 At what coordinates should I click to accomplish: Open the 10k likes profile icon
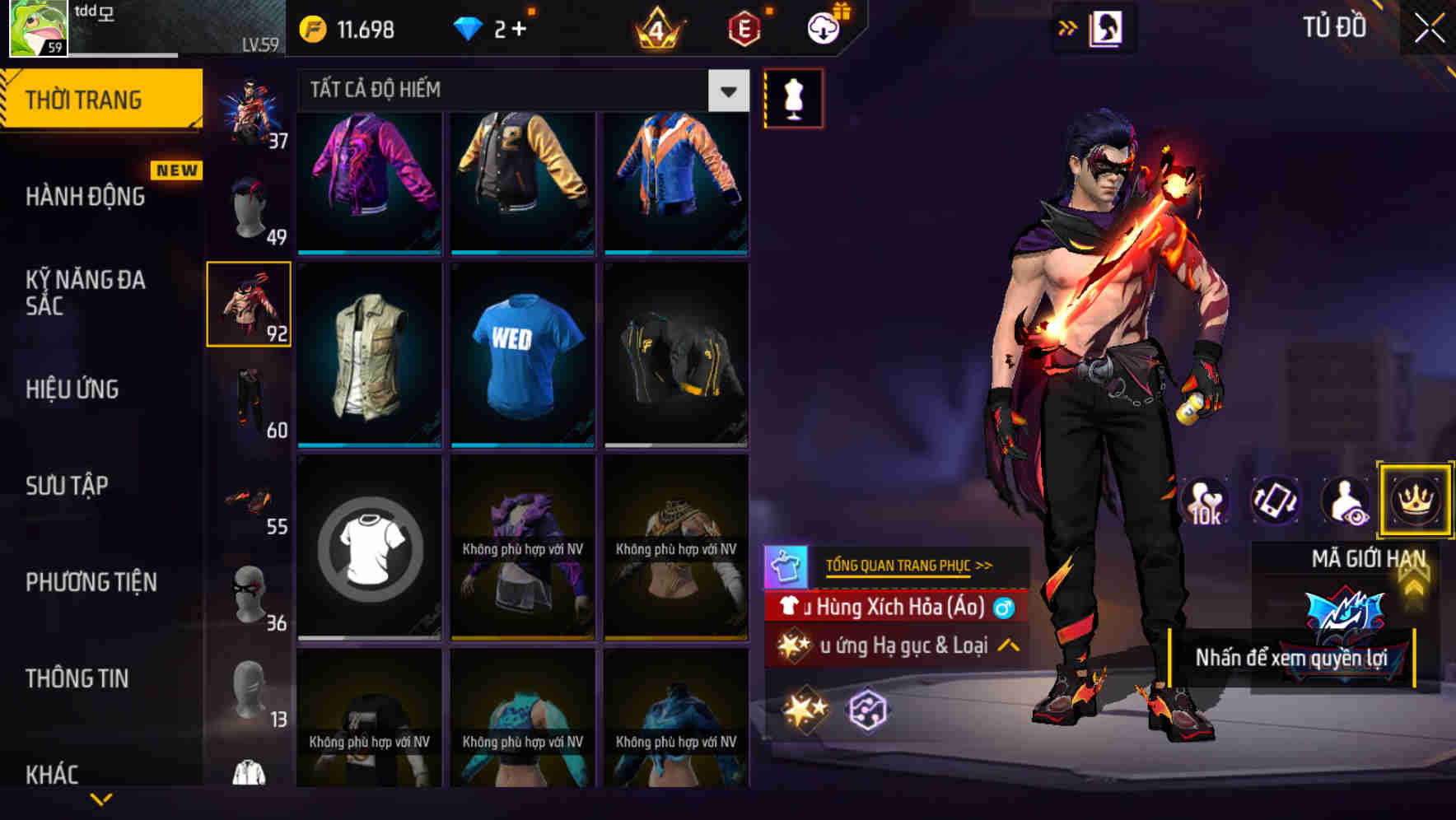1204,501
